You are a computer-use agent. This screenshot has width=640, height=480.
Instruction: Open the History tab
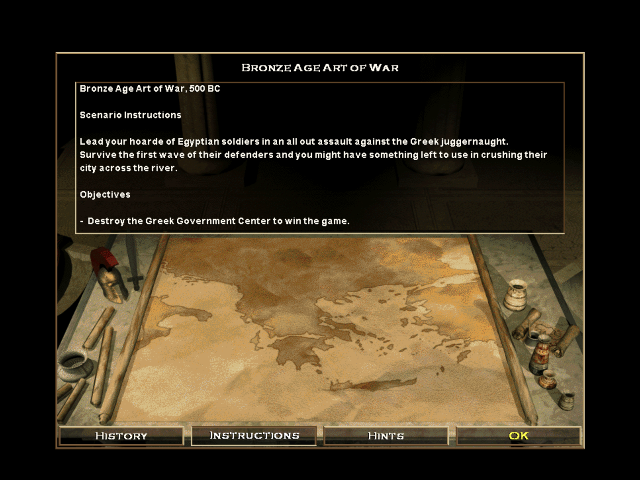[x=121, y=436]
